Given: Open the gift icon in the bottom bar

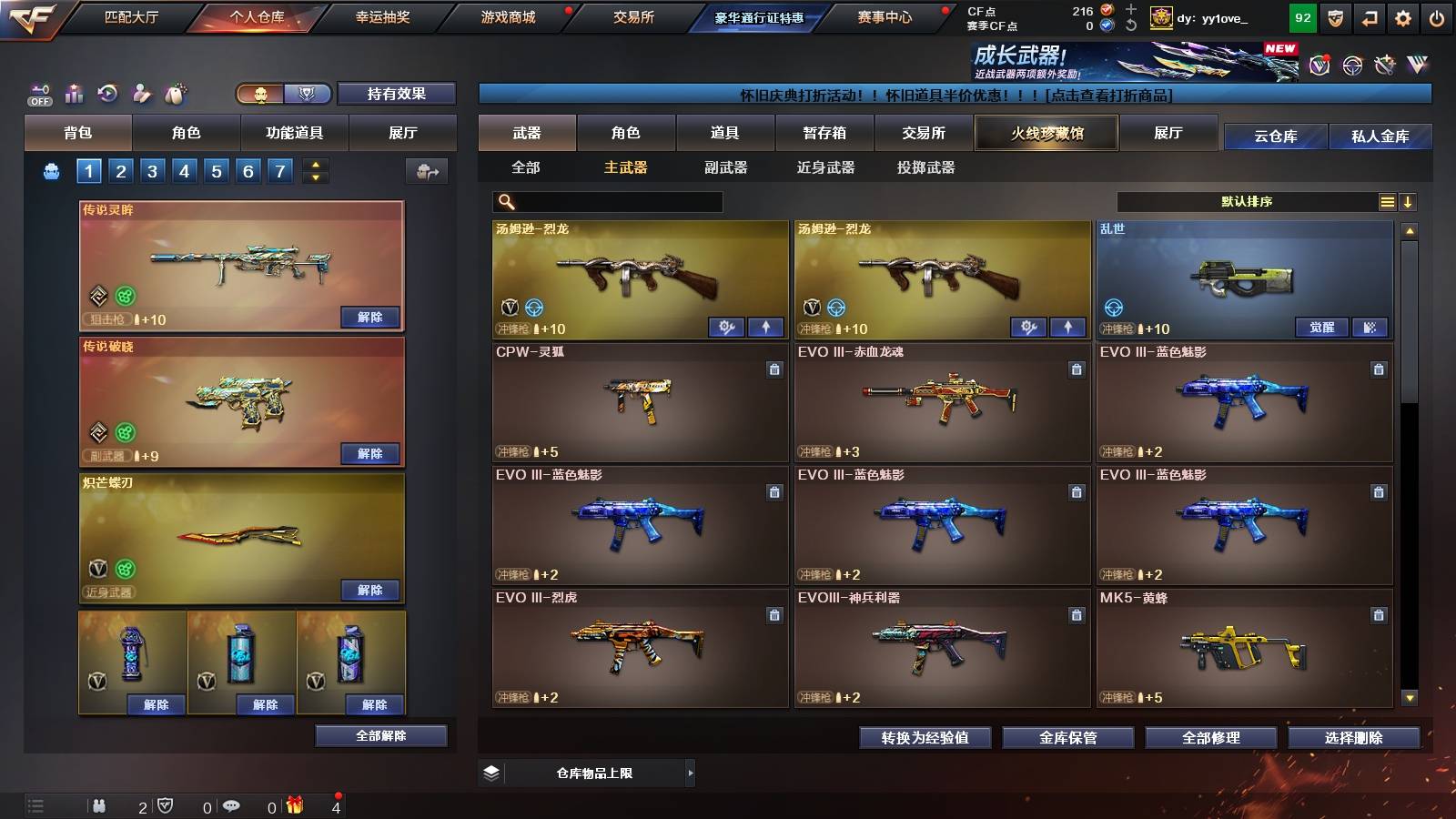Looking at the screenshot, I should 293,805.
